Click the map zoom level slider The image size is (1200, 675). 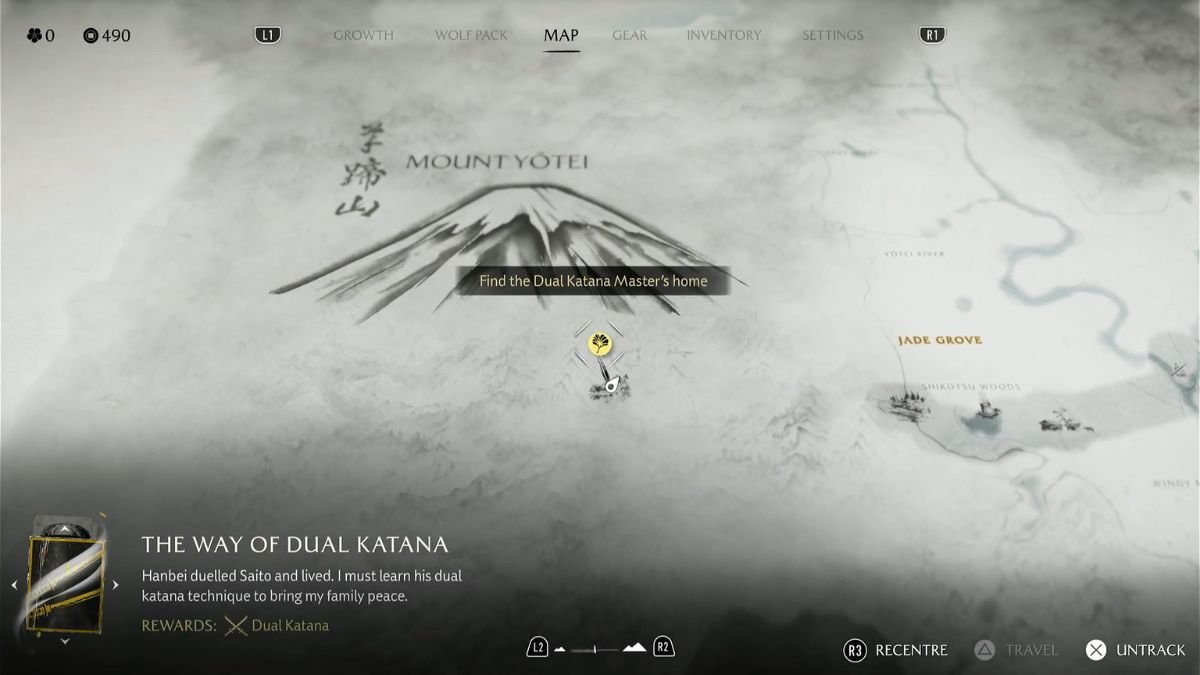[x=600, y=649]
